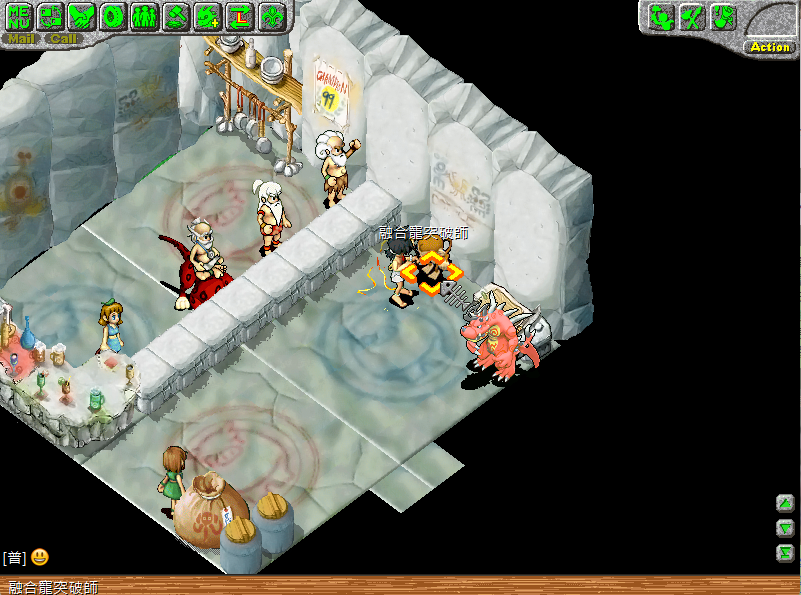
Task: Click the gavel auction icon
Action: pyautogui.click(x=176, y=16)
